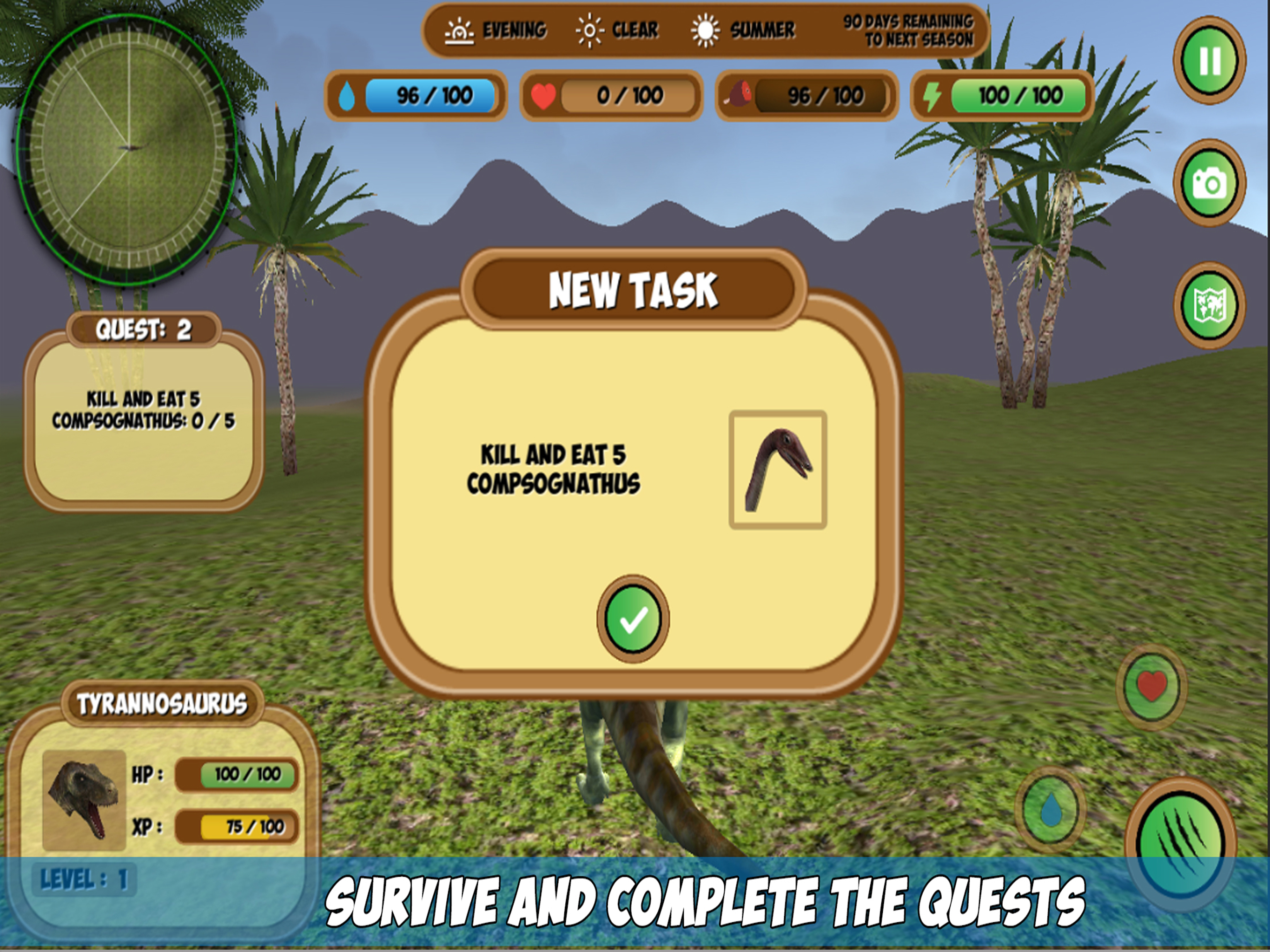Confirm the new task with the green checkmark
Viewport: 1270px width, 952px height.
[633, 618]
